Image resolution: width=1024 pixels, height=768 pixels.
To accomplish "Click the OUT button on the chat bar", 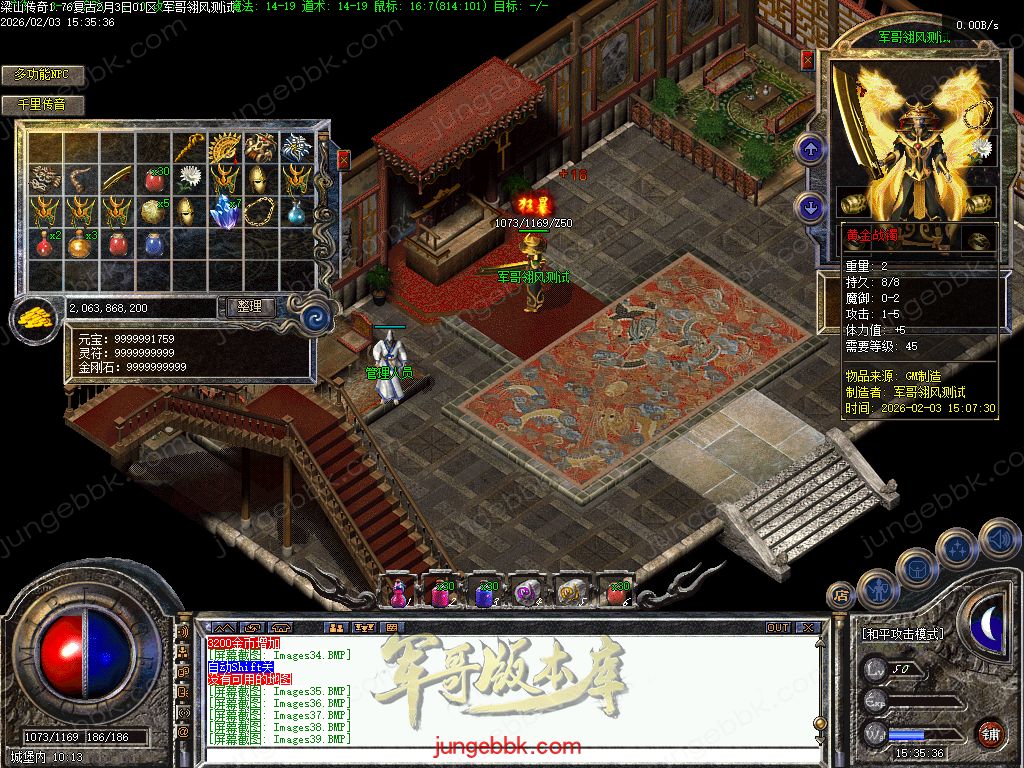I will click(x=778, y=628).
